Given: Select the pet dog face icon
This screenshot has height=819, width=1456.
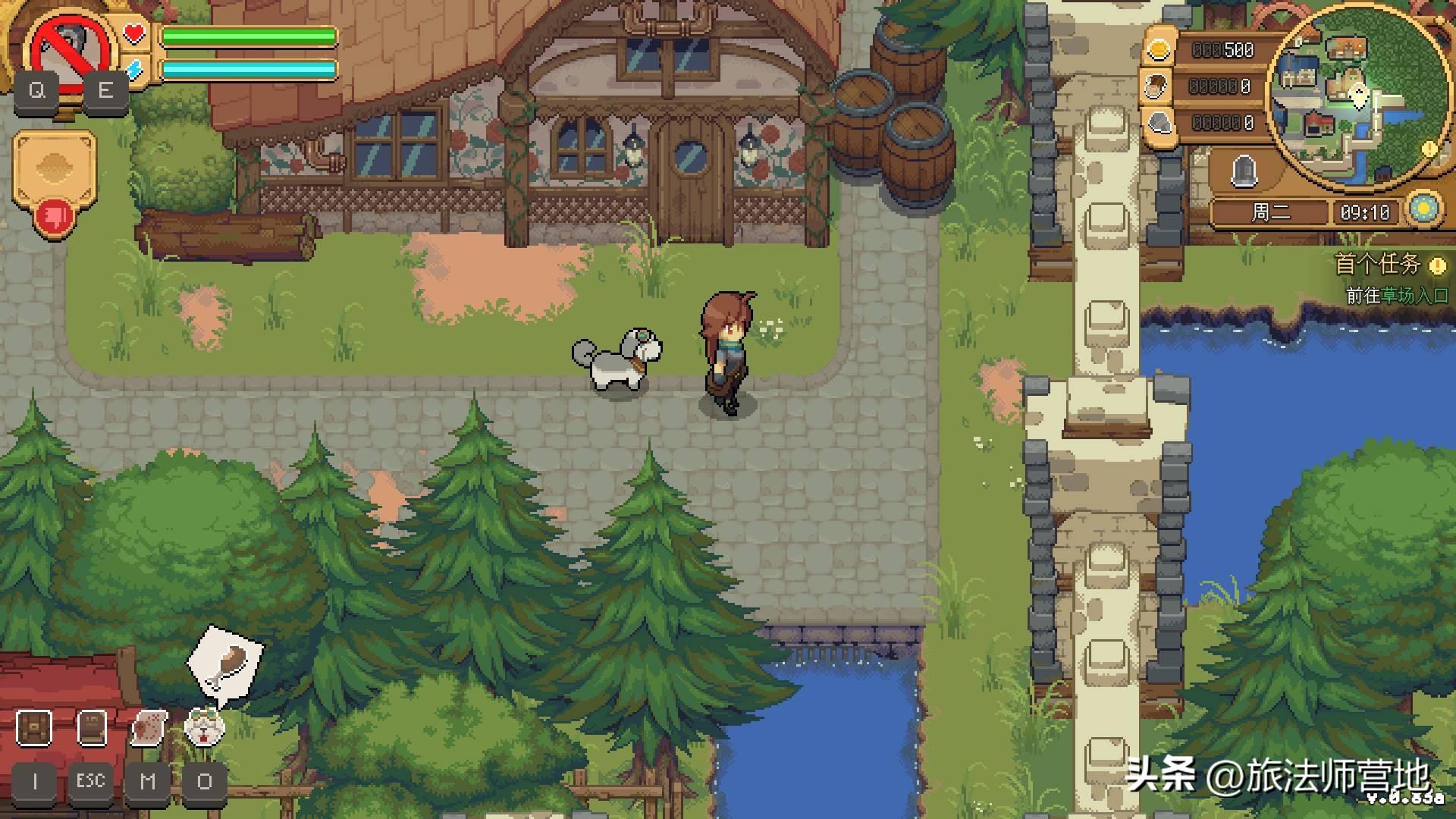Looking at the screenshot, I should pos(205,728).
